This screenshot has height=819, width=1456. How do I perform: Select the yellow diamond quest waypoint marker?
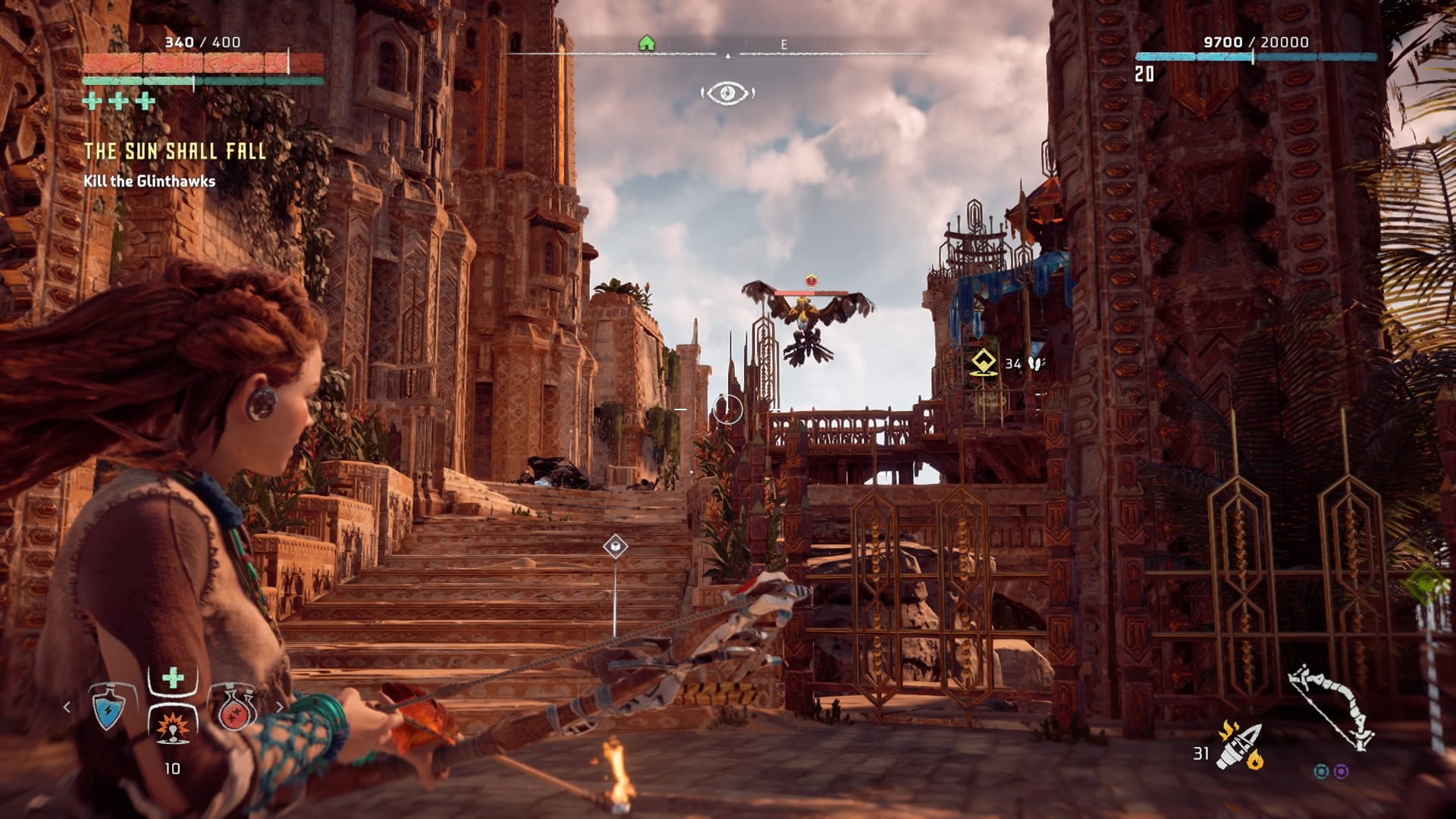(984, 362)
